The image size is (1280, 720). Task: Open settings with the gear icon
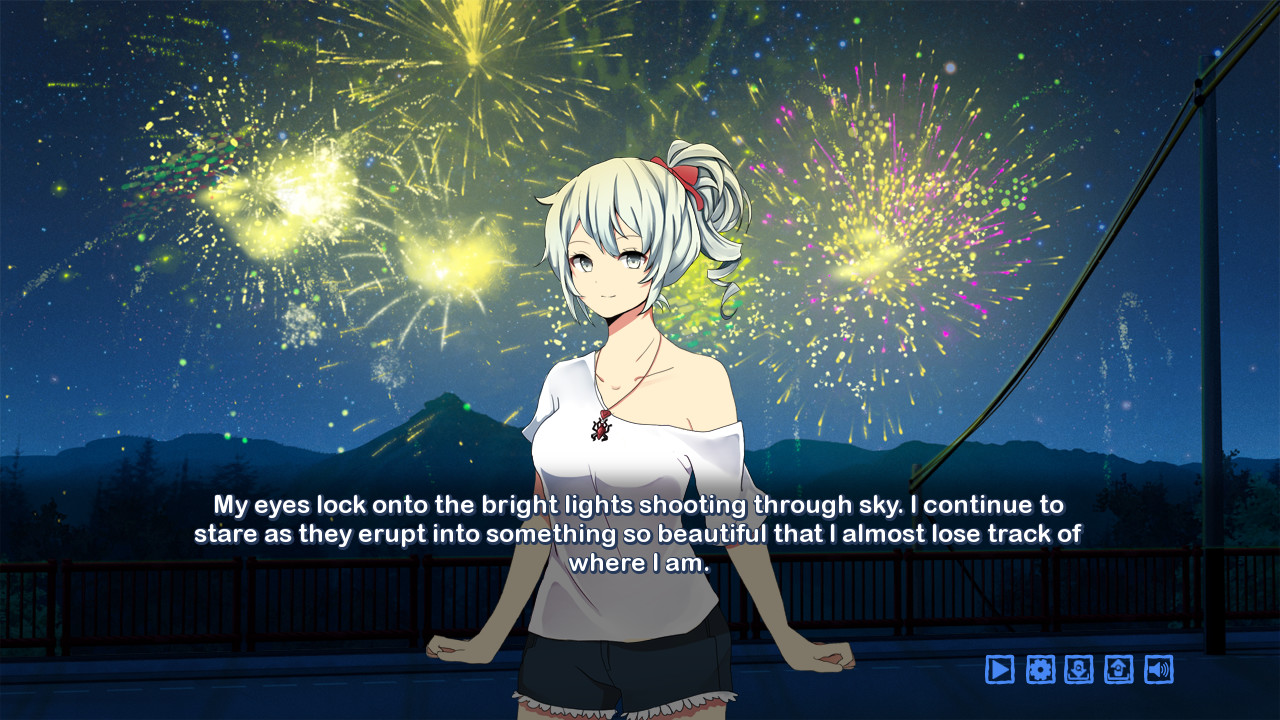1040,669
